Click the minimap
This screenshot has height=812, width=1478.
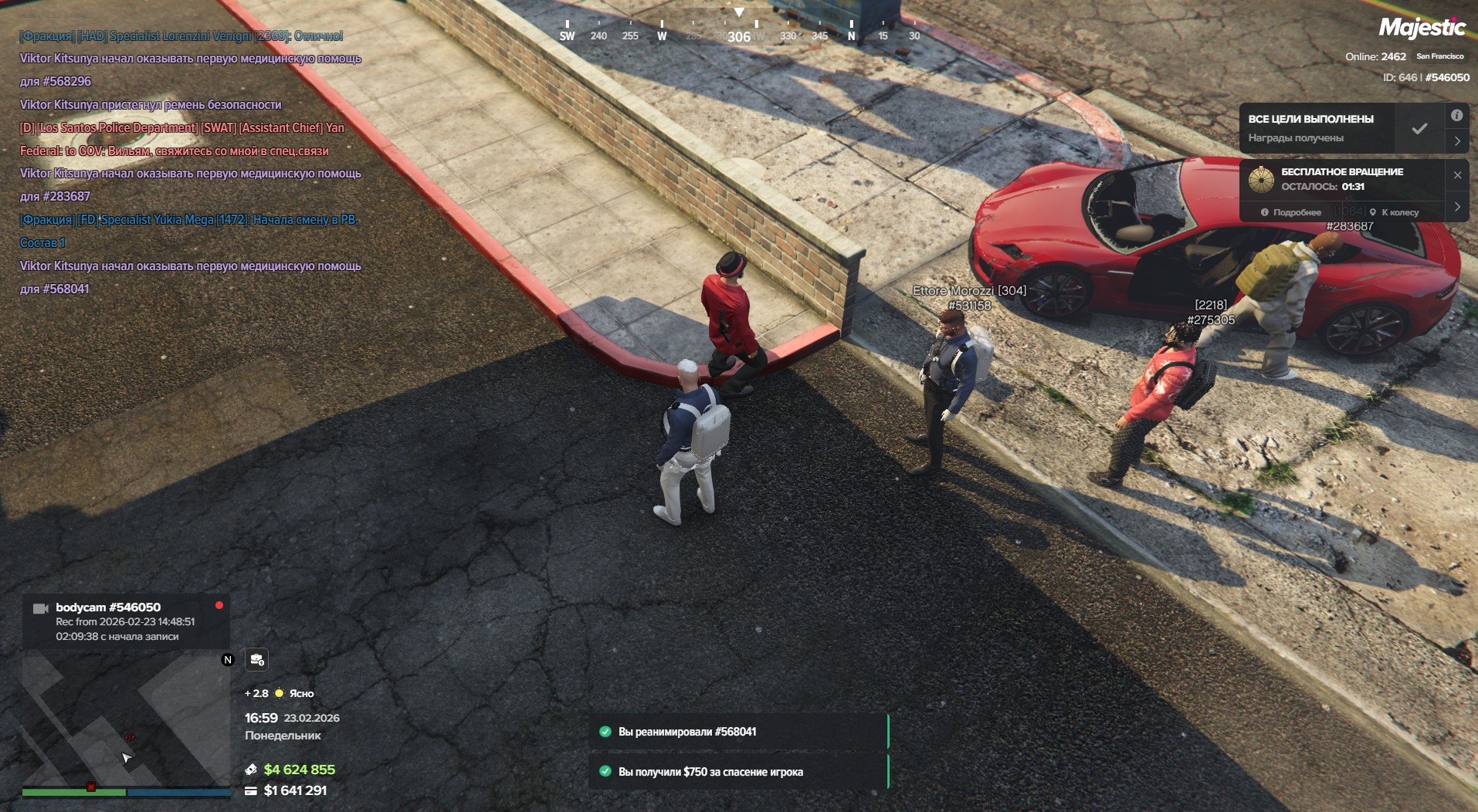126,718
